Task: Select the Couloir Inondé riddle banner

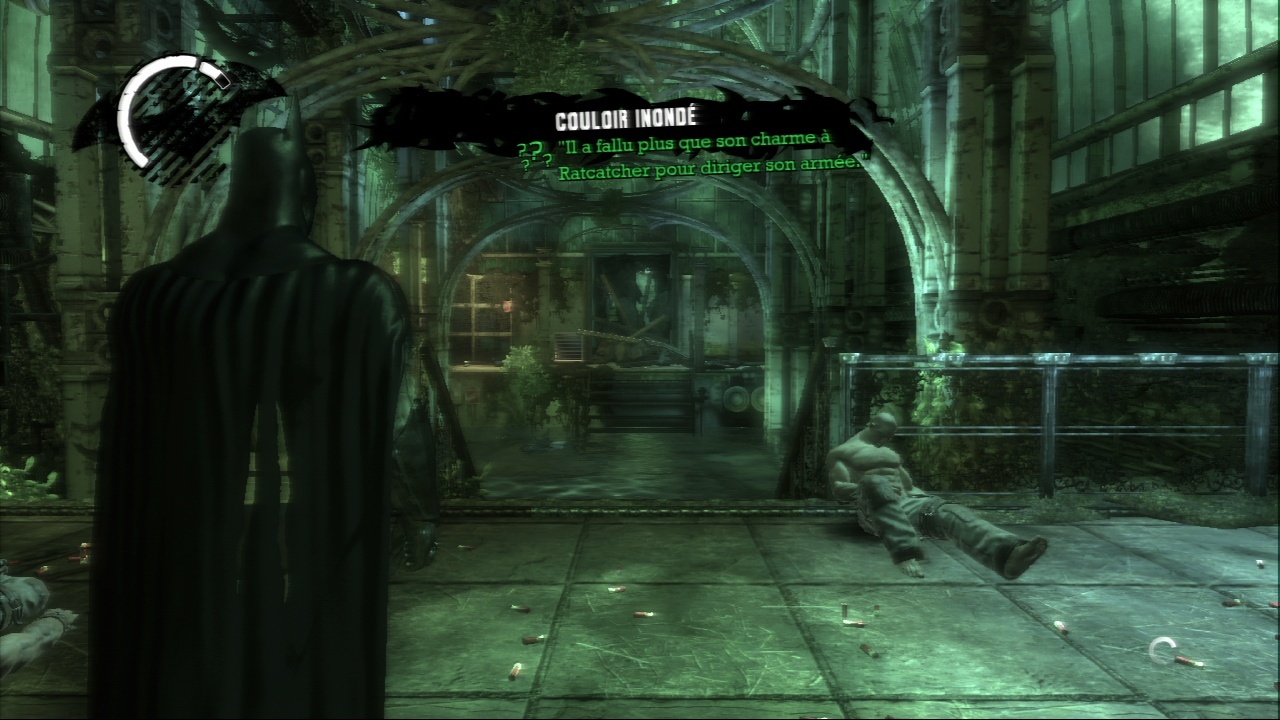Action: click(x=624, y=121)
